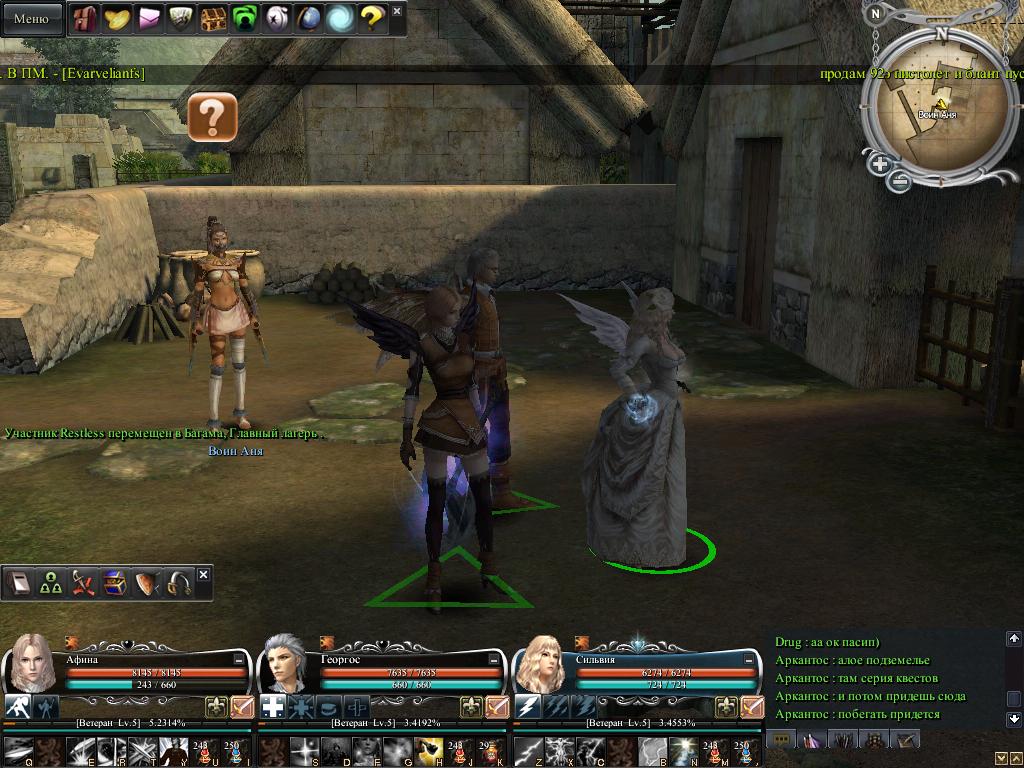Click the circular minimap
The height and width of the screenshot is (768, 1024).
pos(933,112)
